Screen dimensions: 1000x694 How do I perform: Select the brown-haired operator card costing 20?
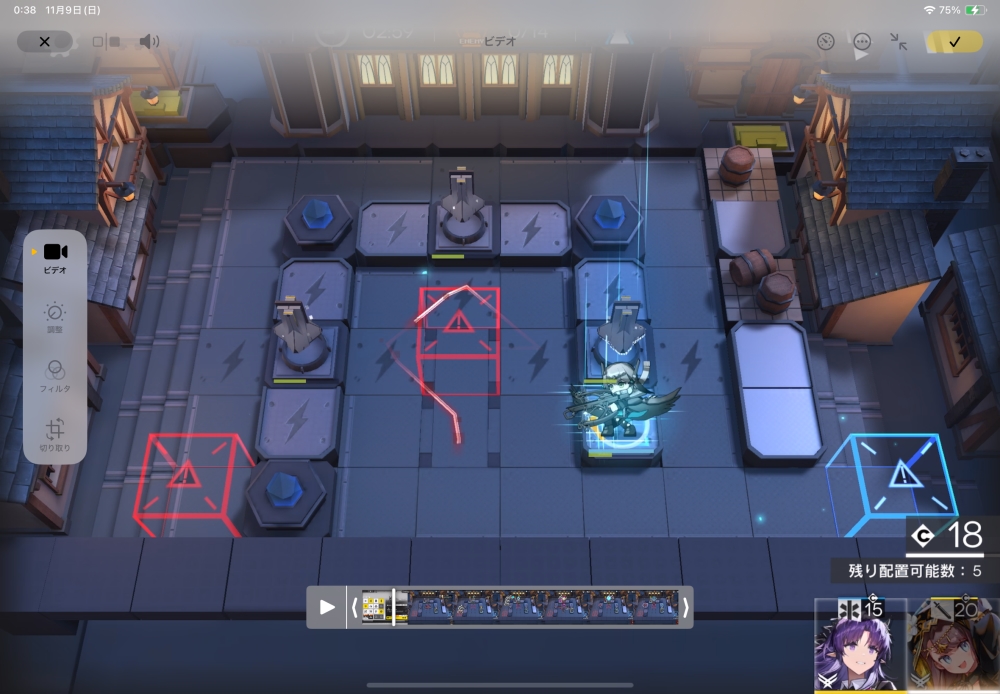[954, 646]
